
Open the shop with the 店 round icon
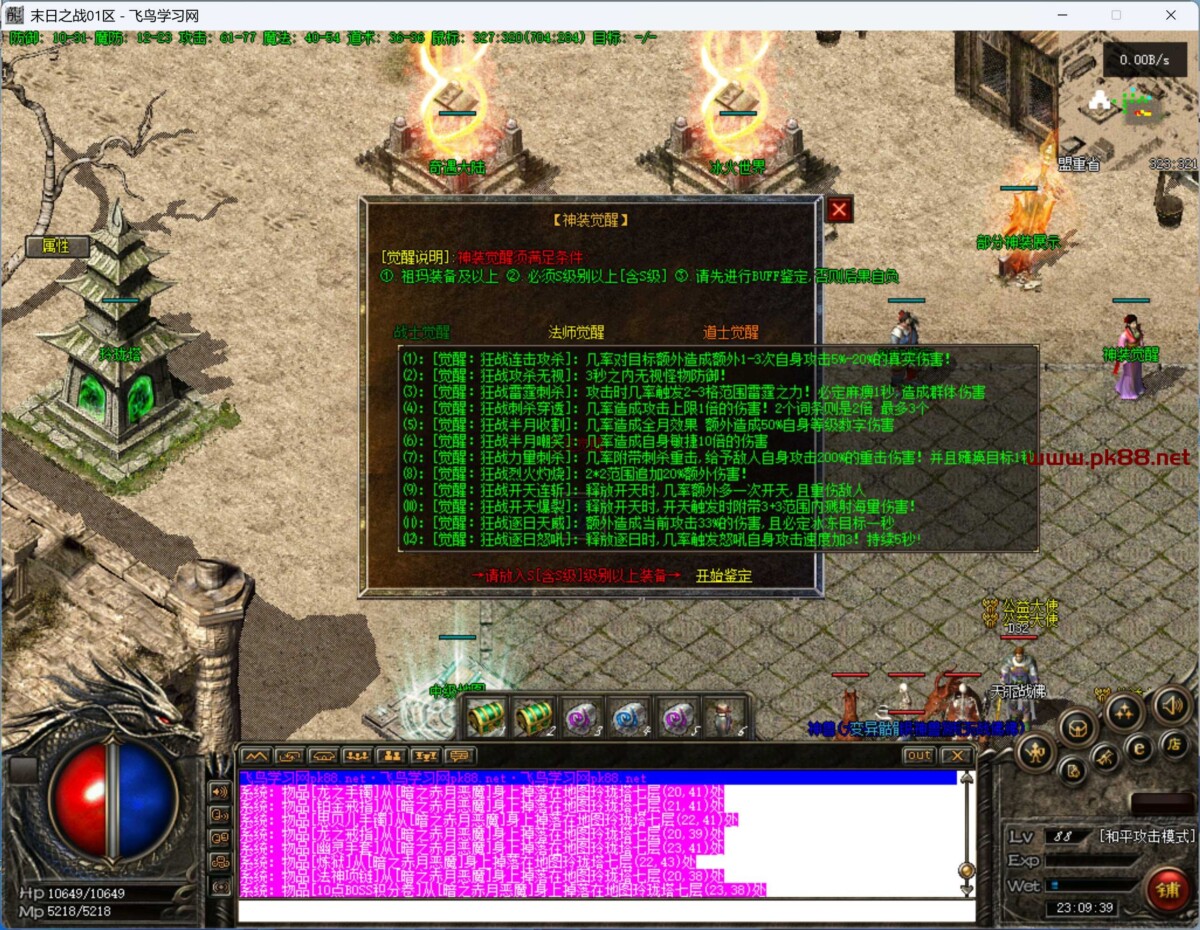coord(1174,743)
